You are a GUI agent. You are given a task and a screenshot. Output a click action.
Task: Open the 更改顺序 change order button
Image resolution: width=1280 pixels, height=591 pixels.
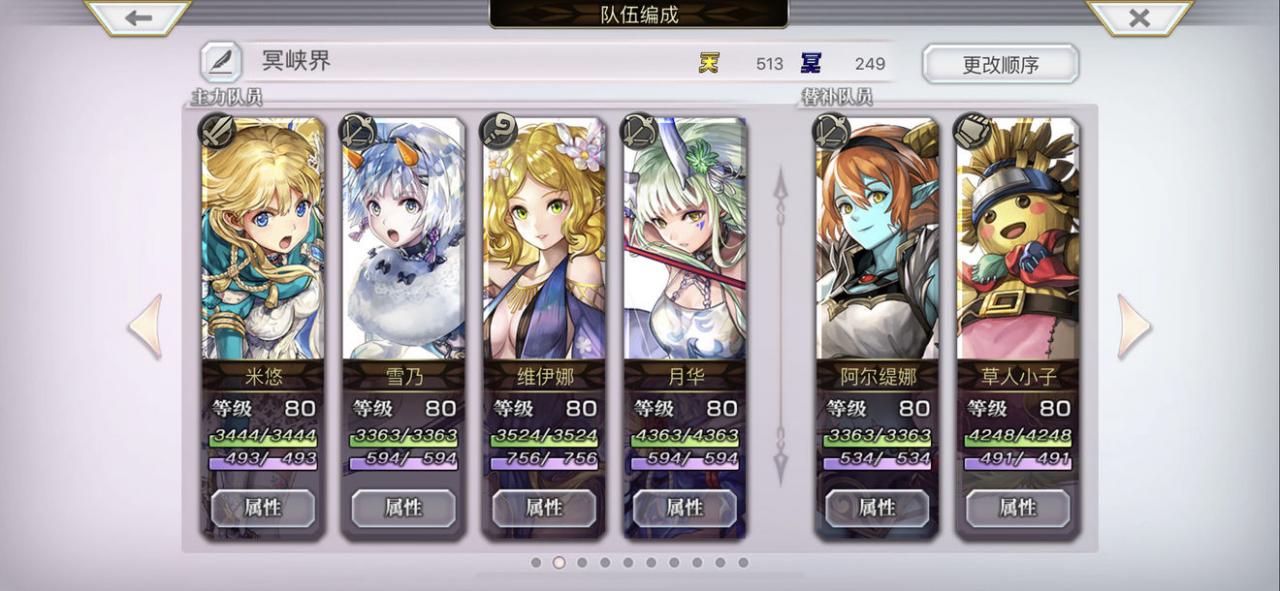[x=1000, y=65]
